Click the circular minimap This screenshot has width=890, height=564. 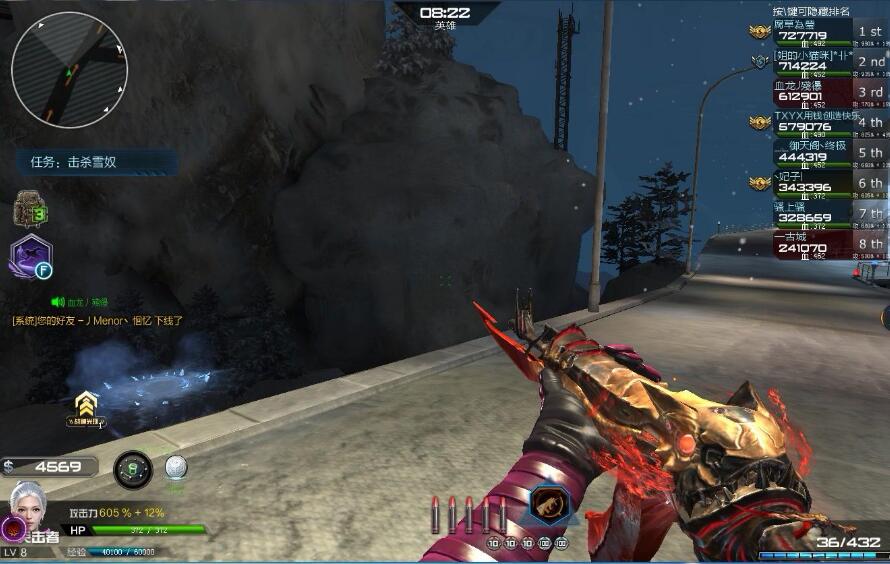(x=69, y=70)
